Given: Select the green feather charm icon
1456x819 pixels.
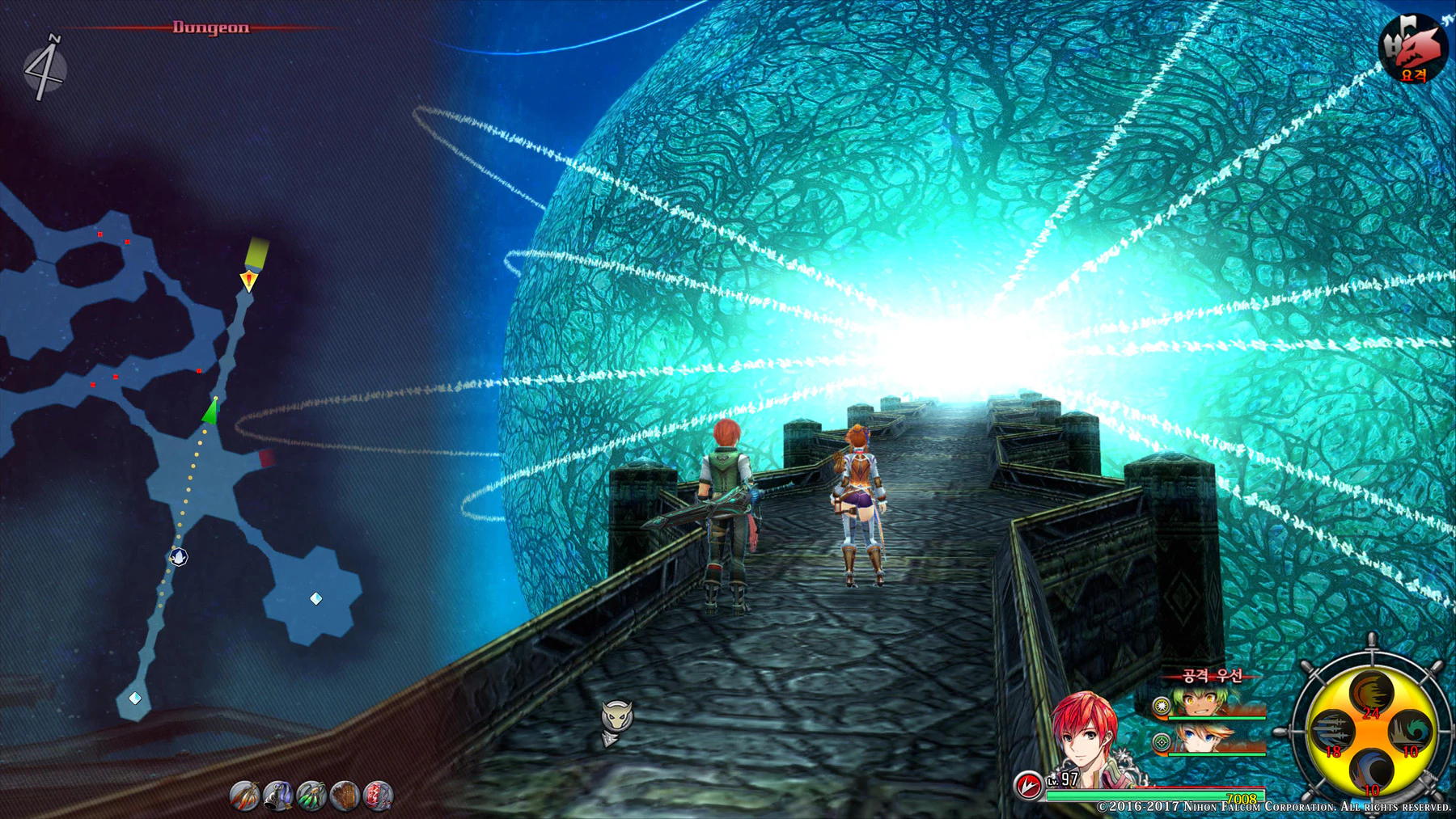Looking at the screenshot, I should click(311, 796).
